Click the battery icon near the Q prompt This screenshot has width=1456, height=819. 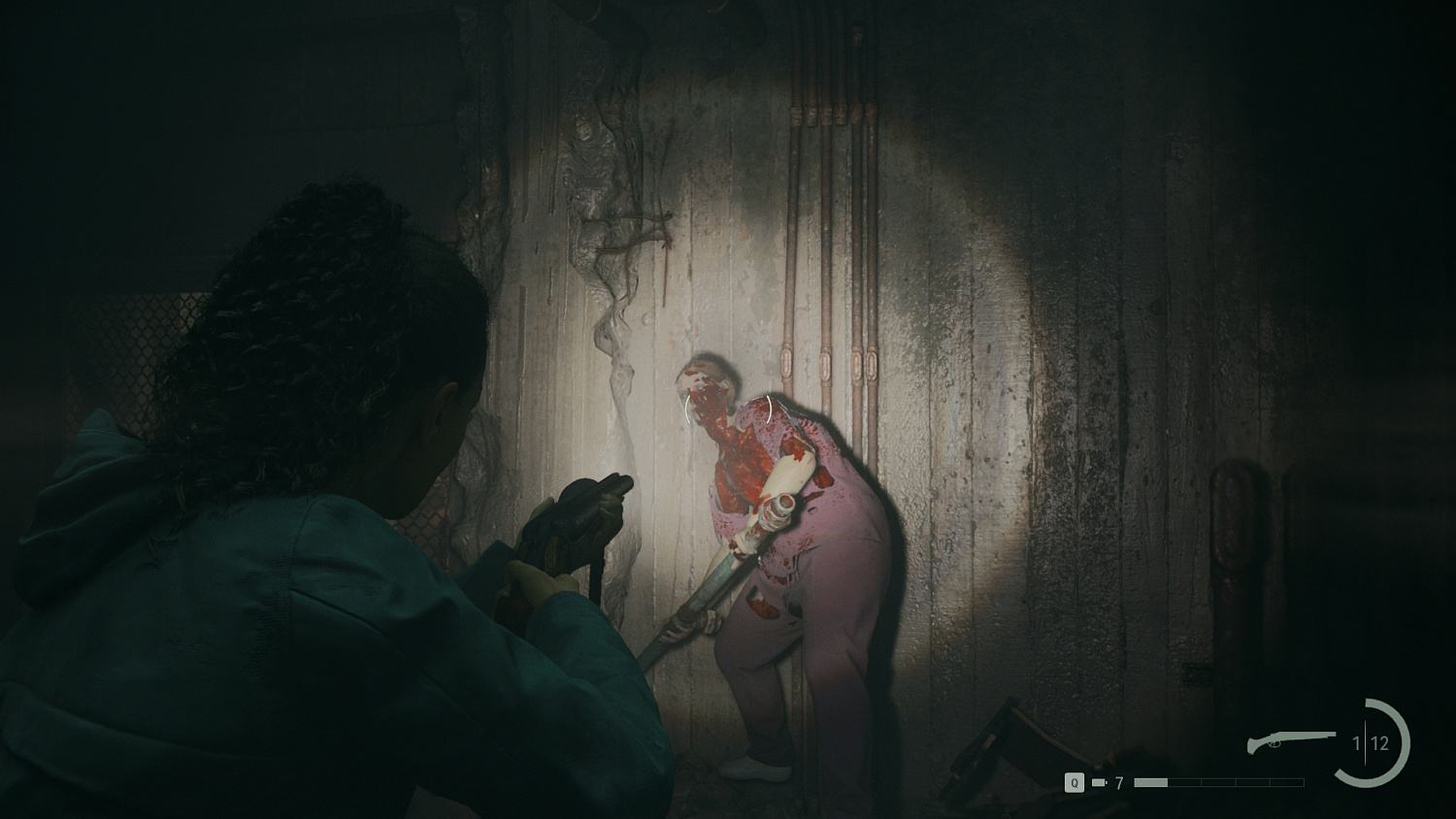pyautogui.click(x=1097, y=781)
